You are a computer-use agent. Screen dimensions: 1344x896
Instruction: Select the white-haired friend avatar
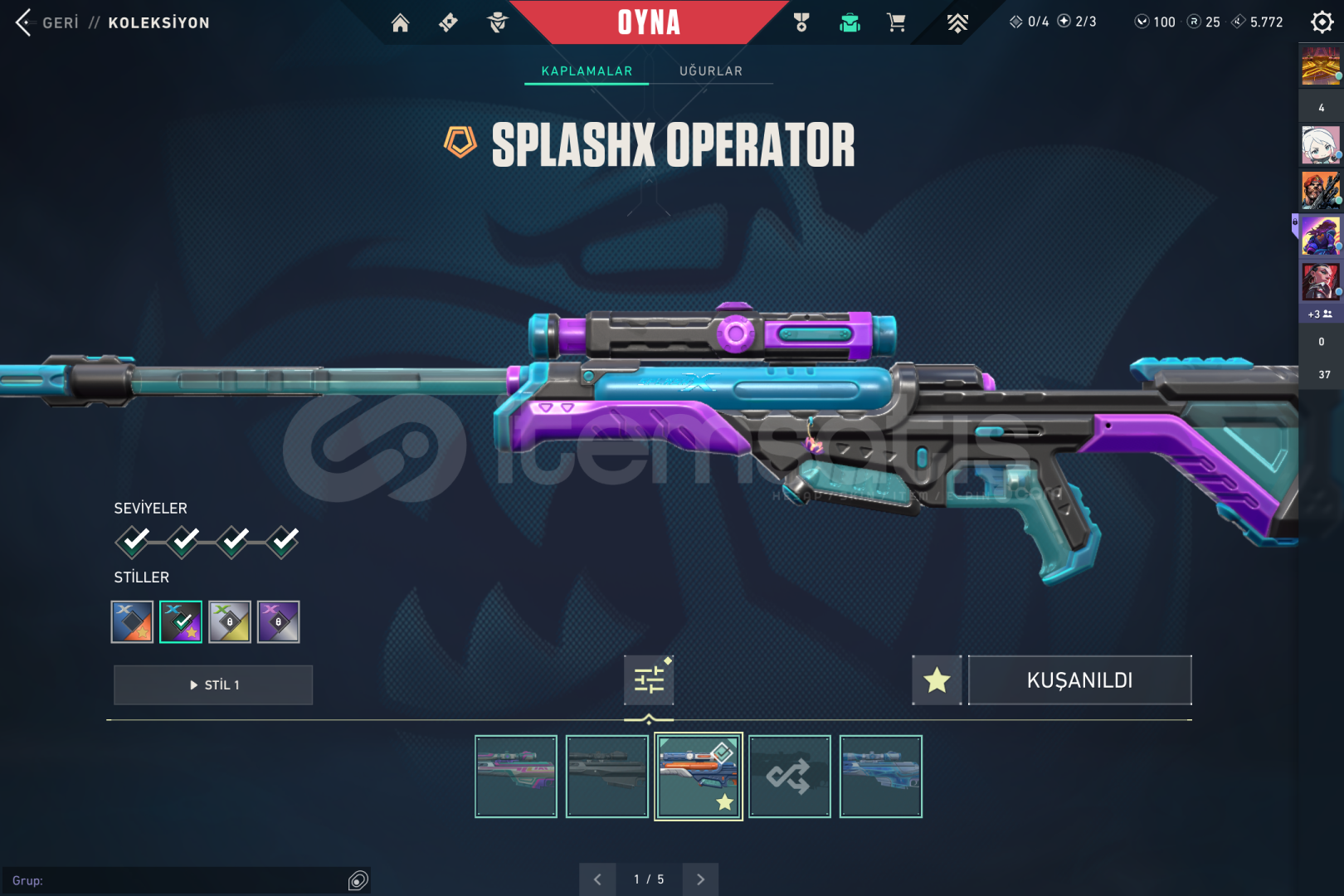(x=1320, y=146)
